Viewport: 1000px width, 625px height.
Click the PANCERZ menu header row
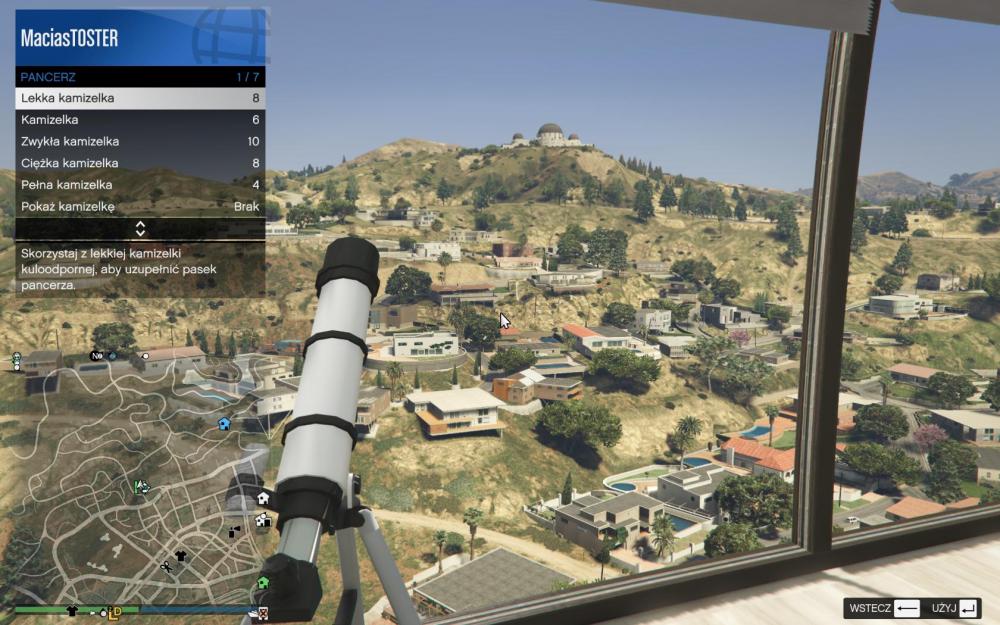pyautogui.click(x=140, y=76)
